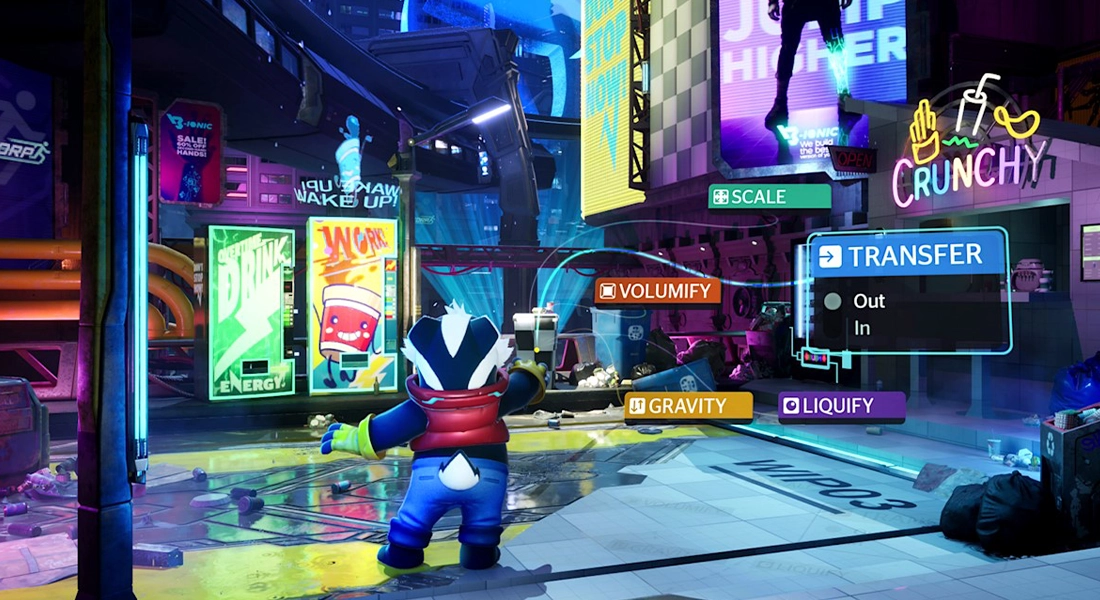Choose the Out option under Transfer
Viewport: 1100px width, 600px height.
point(868,300)
